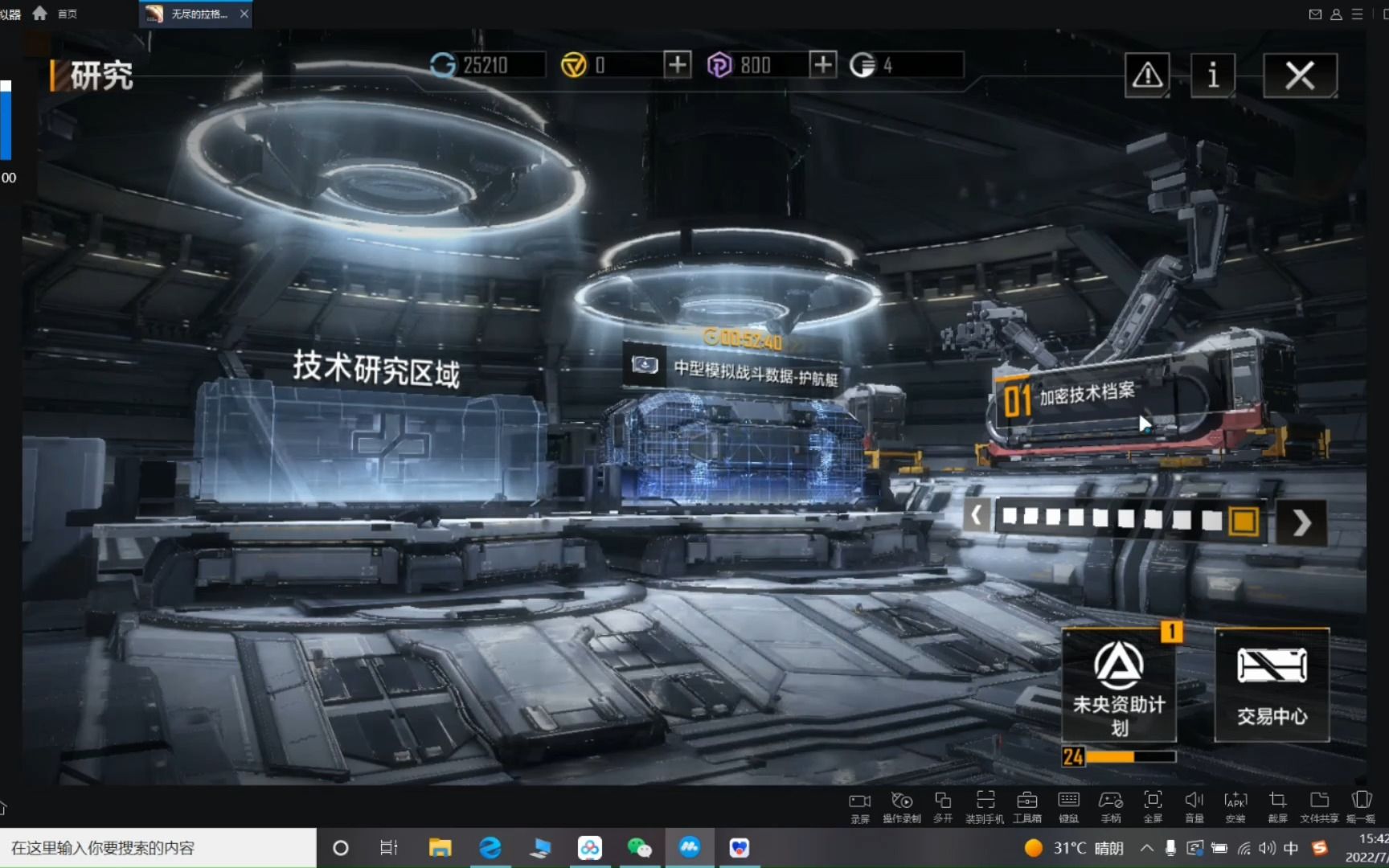The image size is (1389, 868).
Task: Click the emulator screenshot 截屏 tool
Action: tap(1277, 806)
